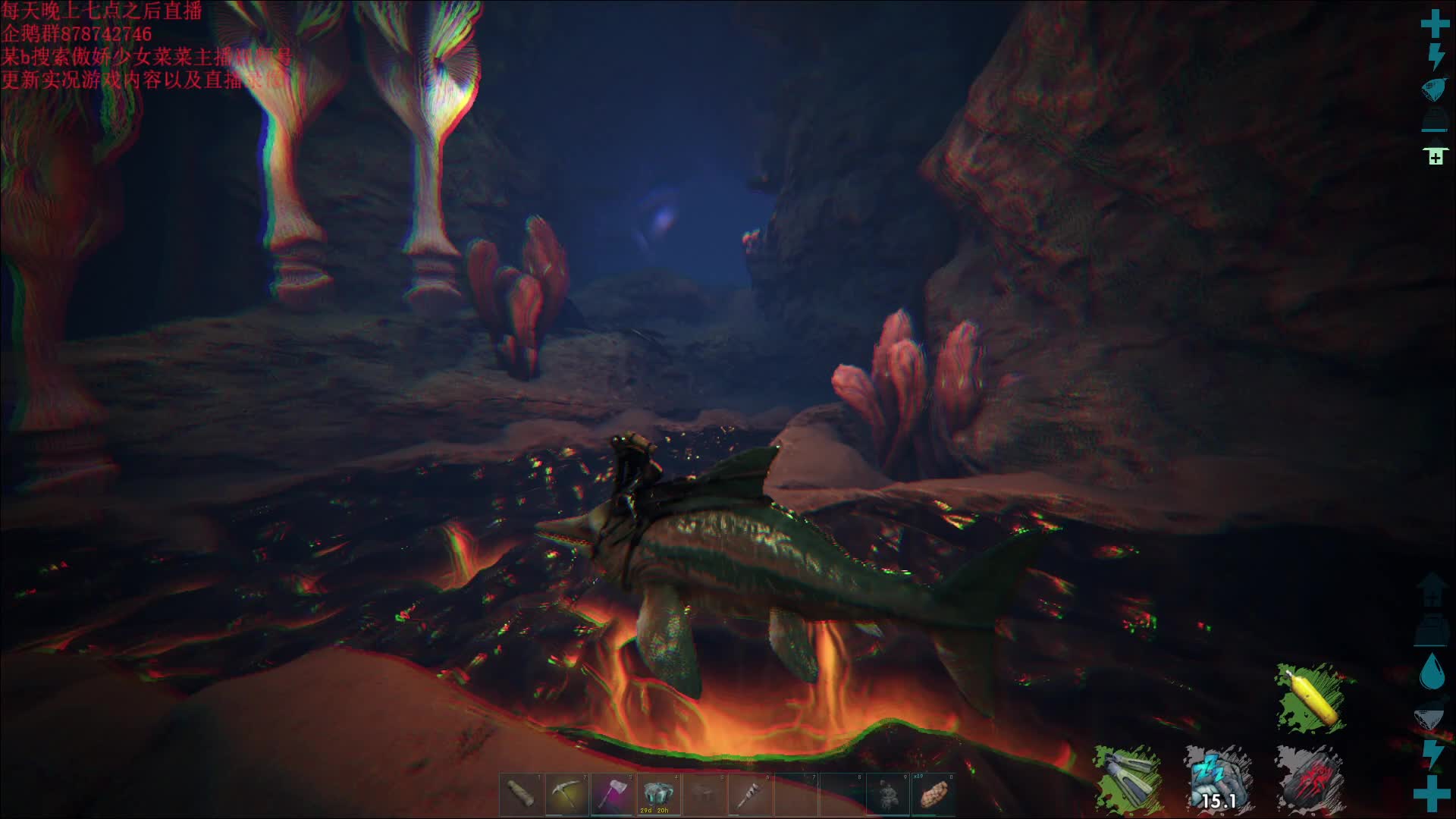Pick the striped club in hotbar slot six
The height and width of the screenshot is (819, 1456).
click(x=748, y=794)
